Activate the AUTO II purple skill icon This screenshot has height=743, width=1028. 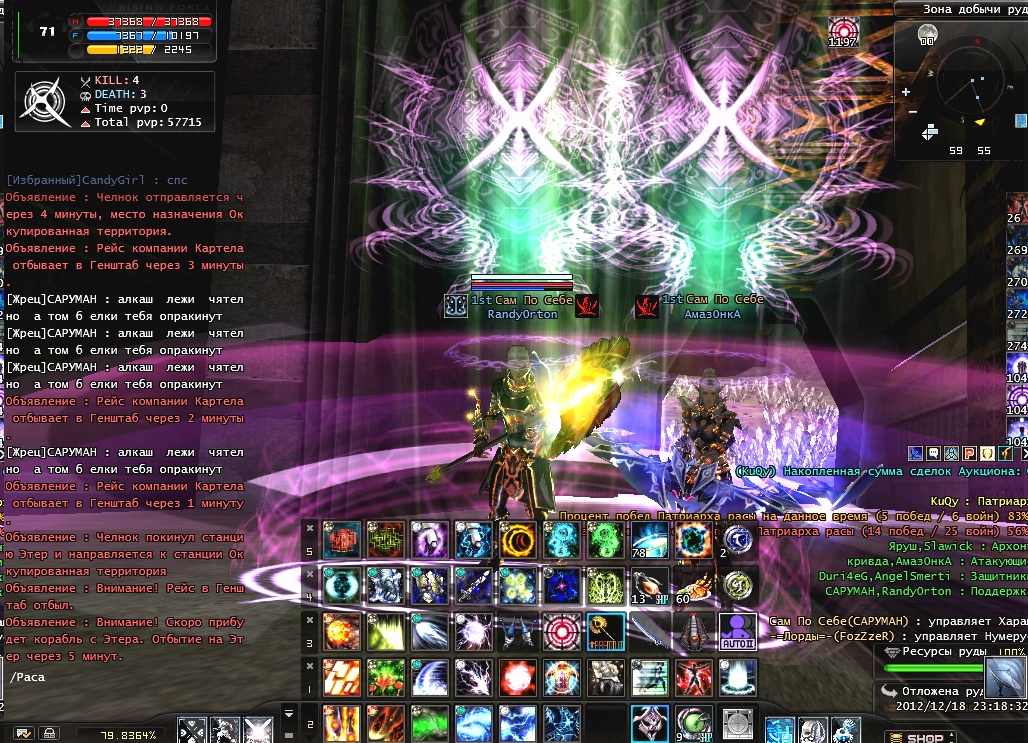[737, 632]
